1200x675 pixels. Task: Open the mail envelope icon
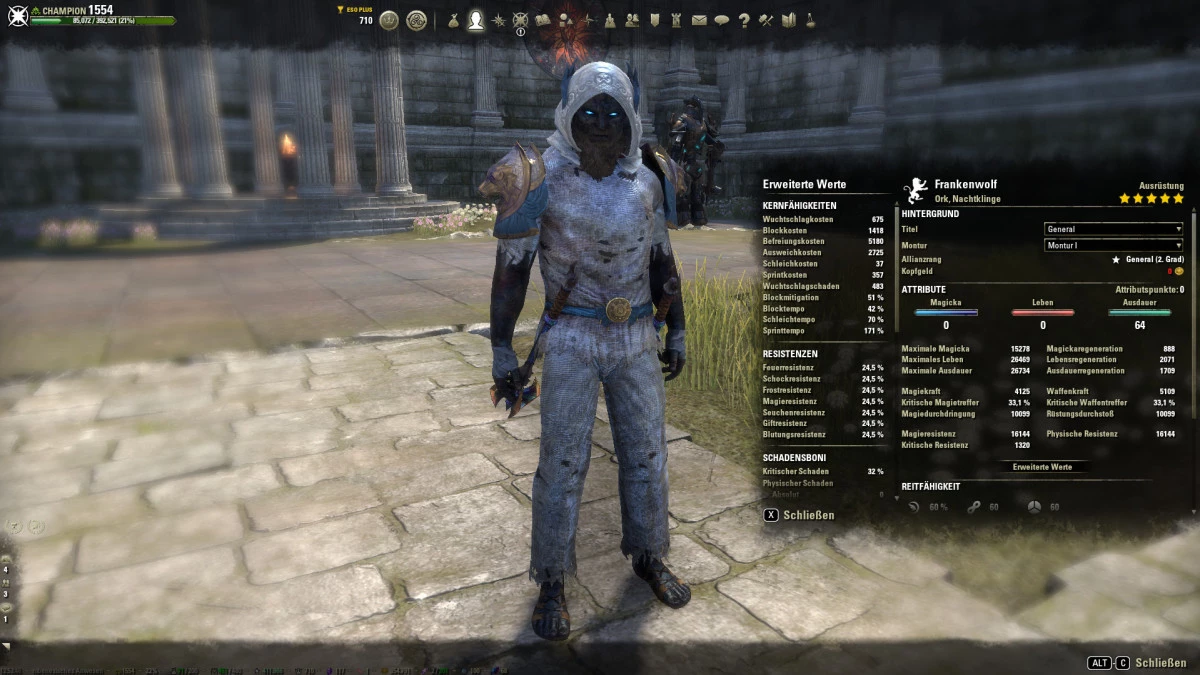pos(699,20)
